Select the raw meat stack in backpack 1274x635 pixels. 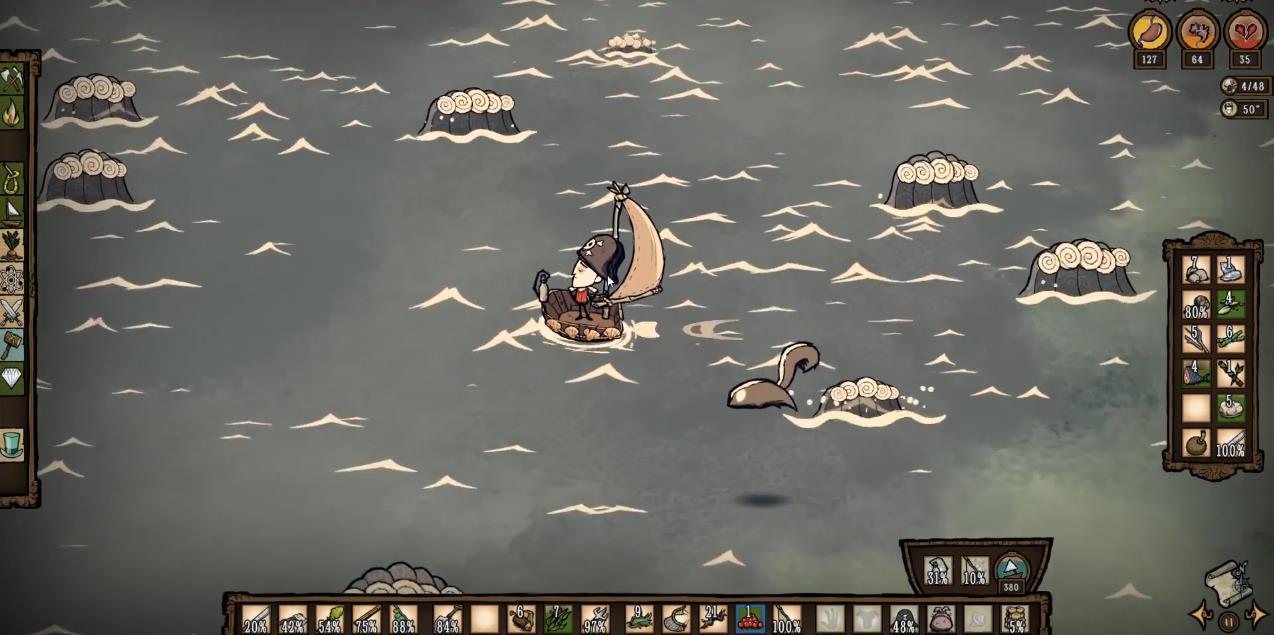click(x=1196, y=373)
